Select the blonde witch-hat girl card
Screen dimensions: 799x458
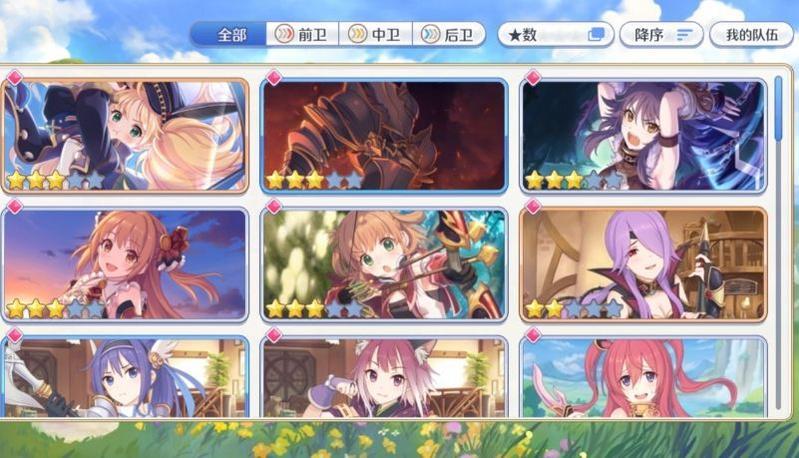coord(125,135)
